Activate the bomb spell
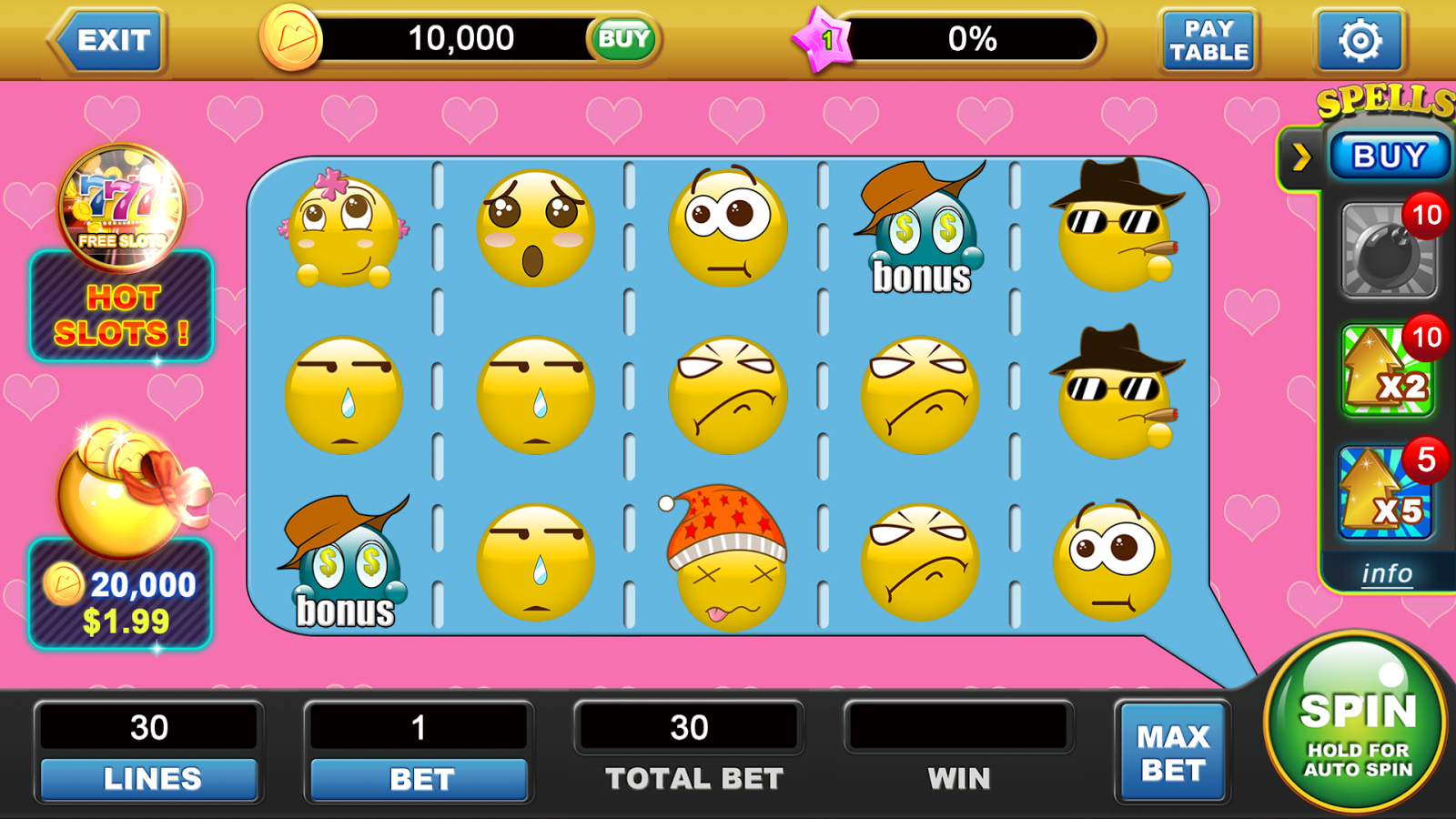This screenshot has width=1456, height=819. point(1388,251)
